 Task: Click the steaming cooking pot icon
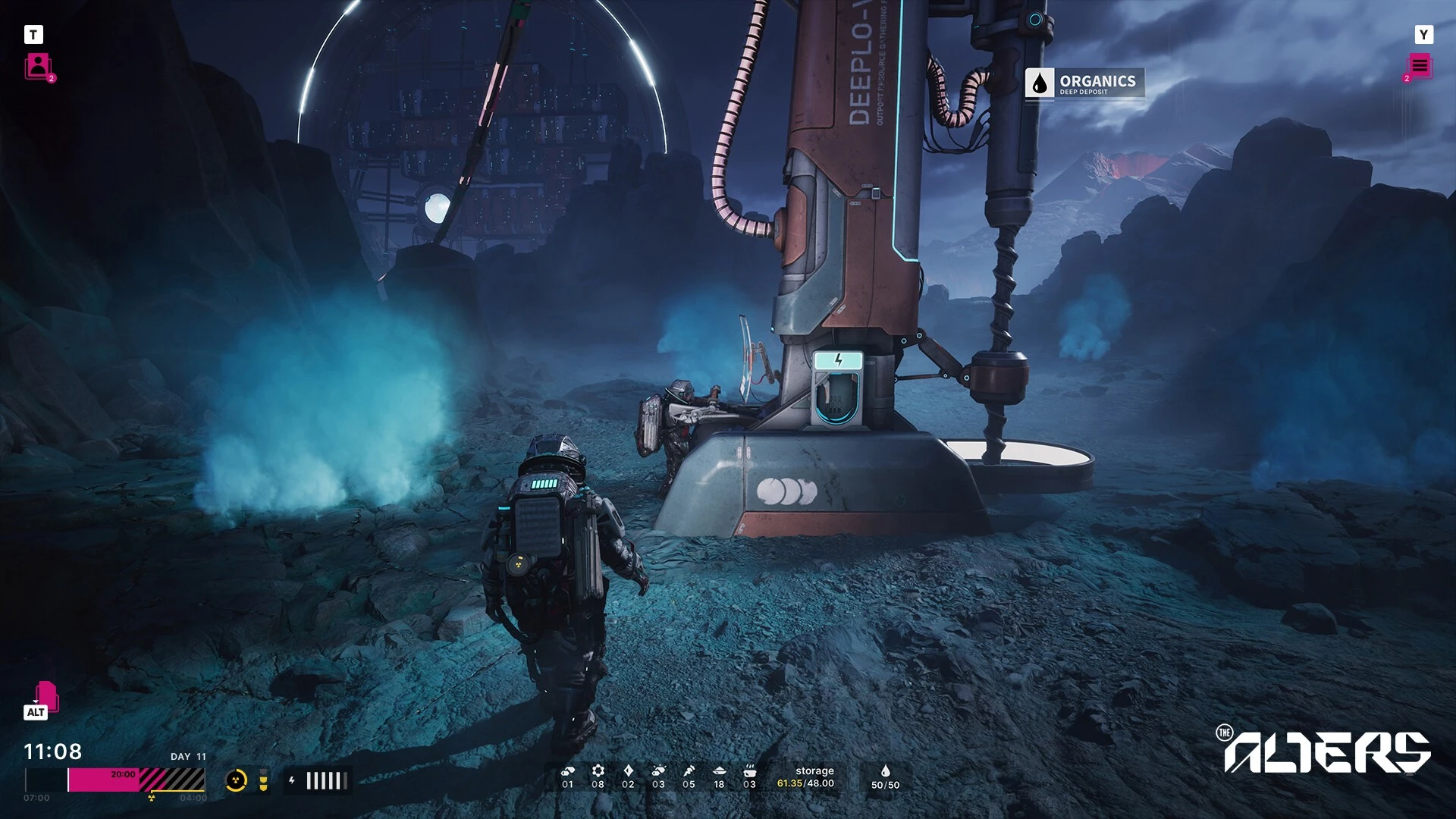point(749,770)
